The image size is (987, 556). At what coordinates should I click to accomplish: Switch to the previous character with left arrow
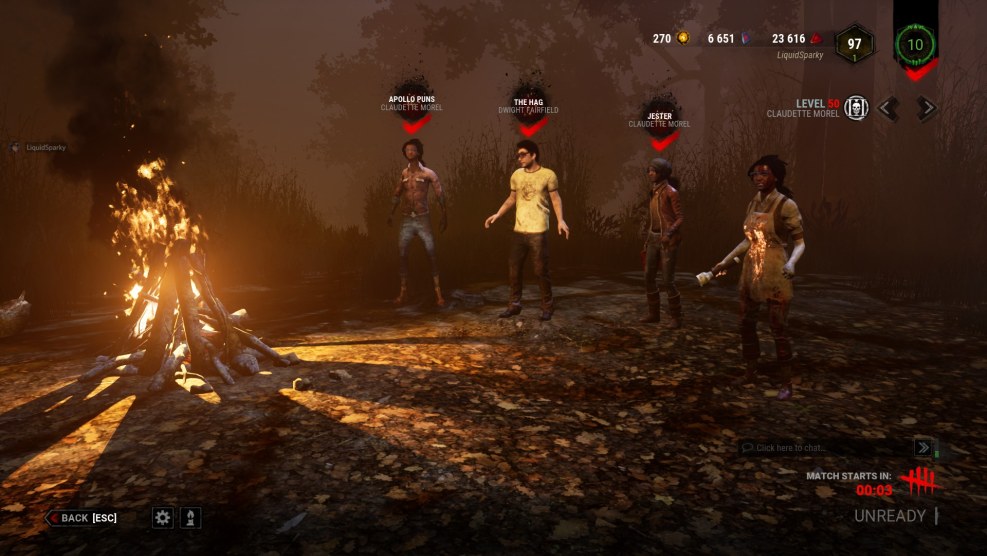point(889,108)
